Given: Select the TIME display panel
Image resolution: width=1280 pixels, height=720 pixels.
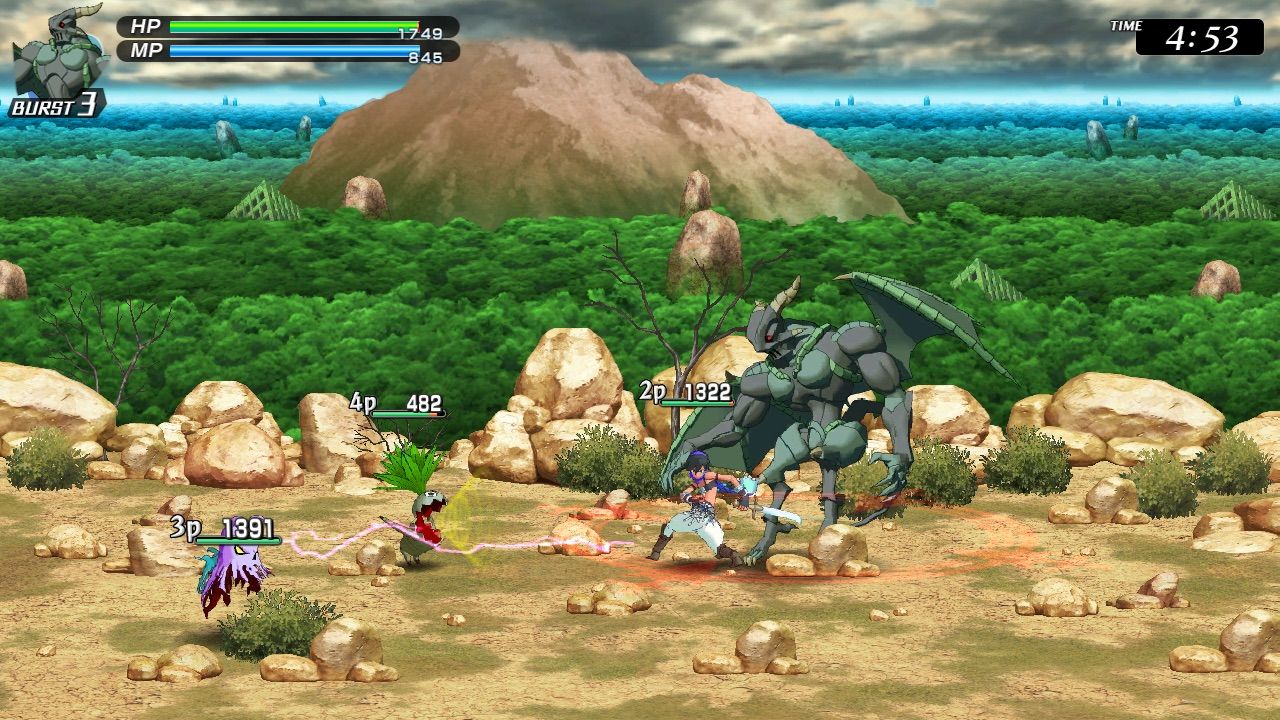Looking at the screenshot, I should [1192, 32].
